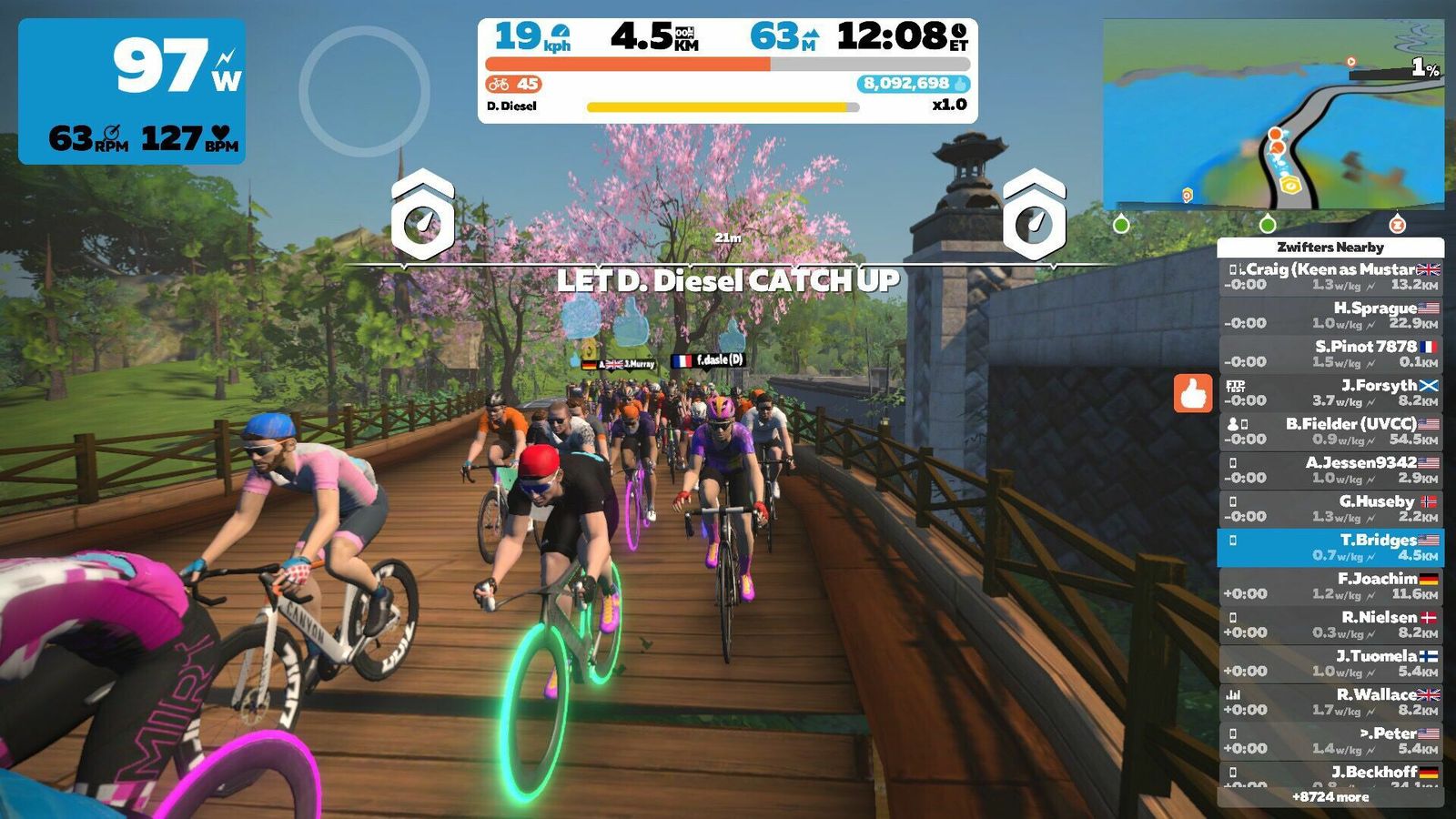The height and width of the screenshot is (819, 1456).
Task: Select H.Sprague in the Zwifters Nearby list
Action: click(x=1330, y=316)
